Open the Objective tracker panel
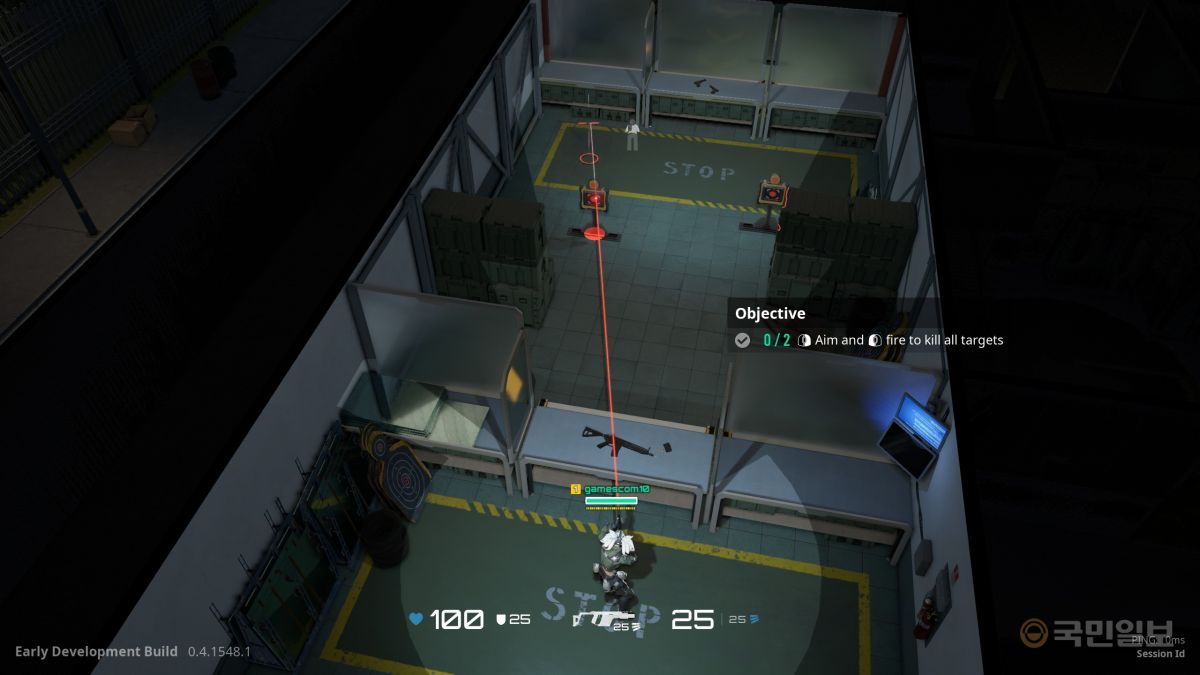The width and height of the screenshot is (1200, 675). click(770, 313)
